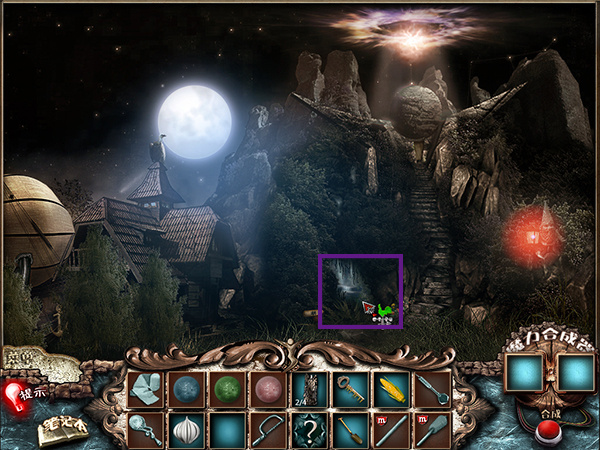Choose the green orb inventory slot
The image size is (600, 450).
coord(227,389)
